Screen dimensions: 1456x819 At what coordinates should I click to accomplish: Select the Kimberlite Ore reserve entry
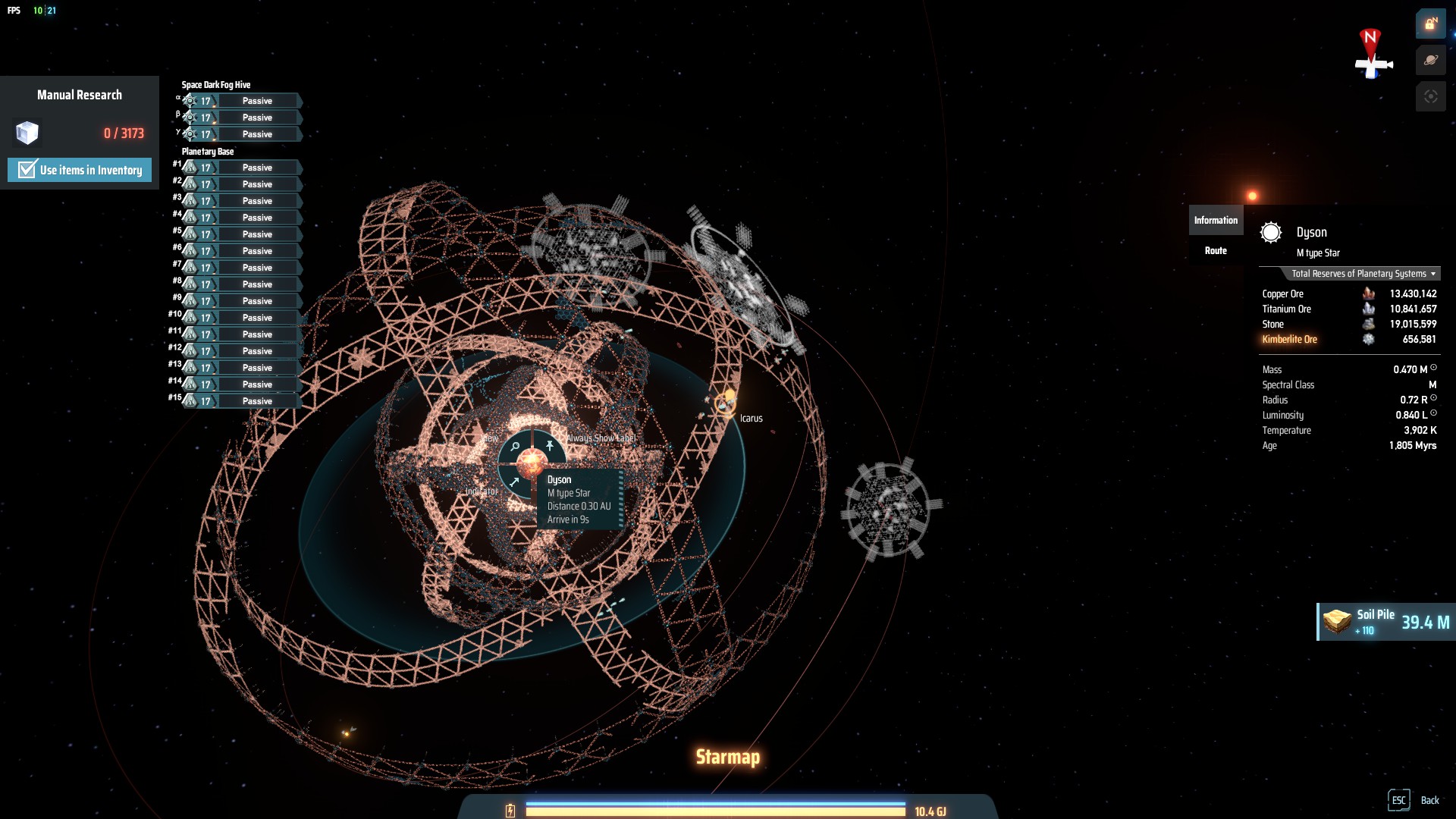[1289, 340]
